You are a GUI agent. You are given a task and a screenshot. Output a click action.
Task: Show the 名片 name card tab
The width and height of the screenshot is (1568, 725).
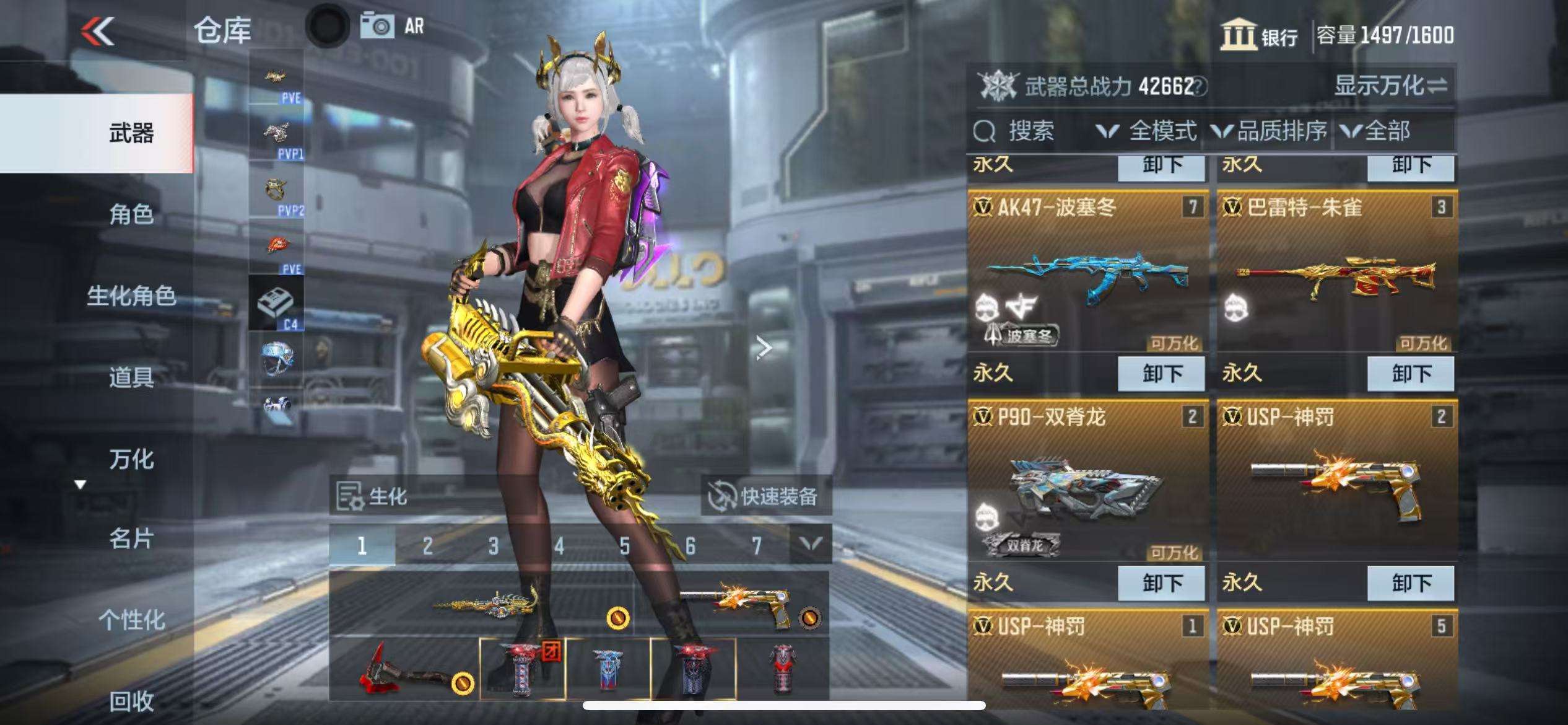pos(131,539)
